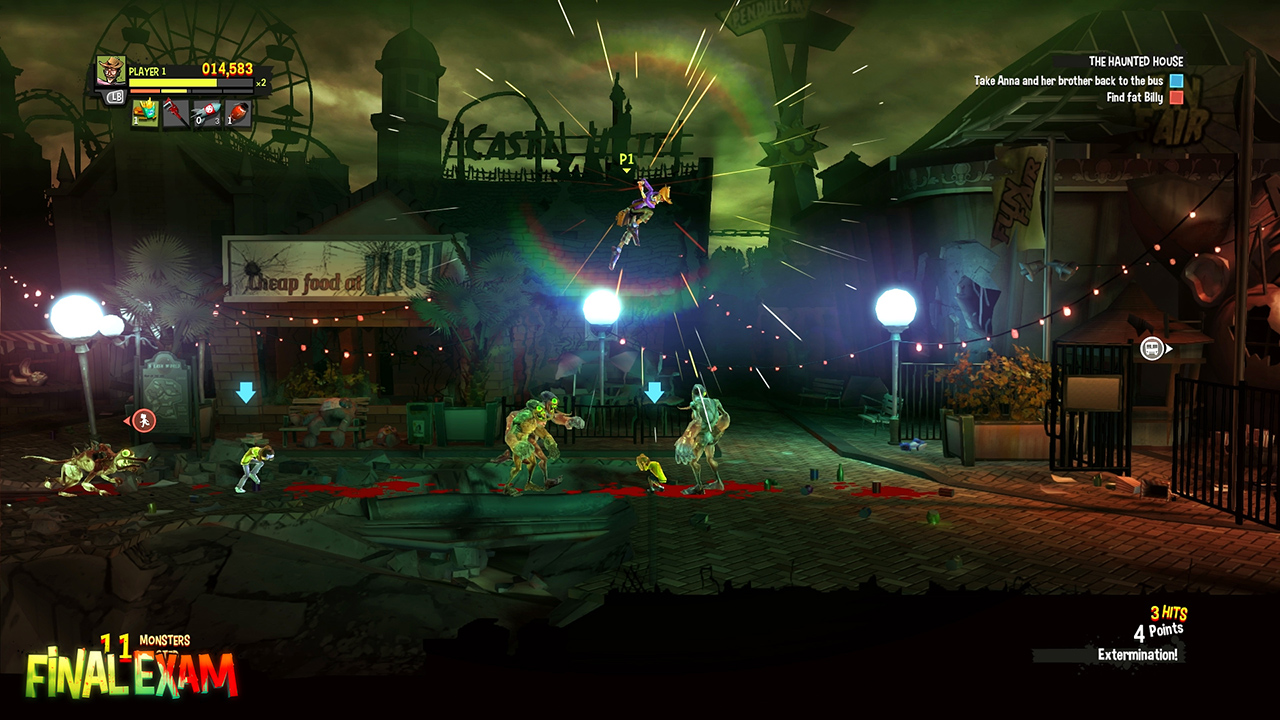1280x720 pixels.
Task: Click the red survivor direction marker
Action: pos(145,420)
